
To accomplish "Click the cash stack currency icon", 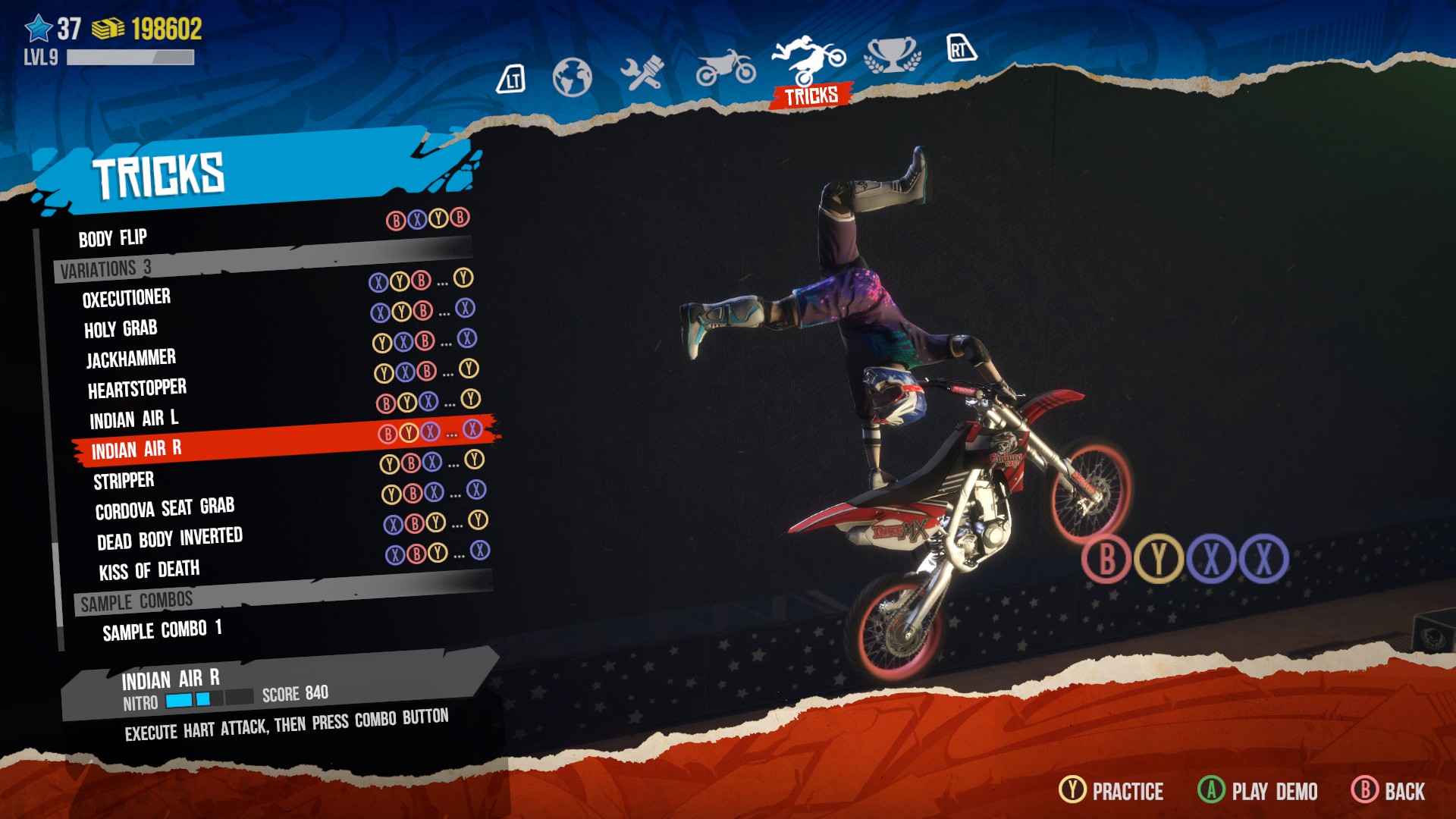I will click(106, 30).
